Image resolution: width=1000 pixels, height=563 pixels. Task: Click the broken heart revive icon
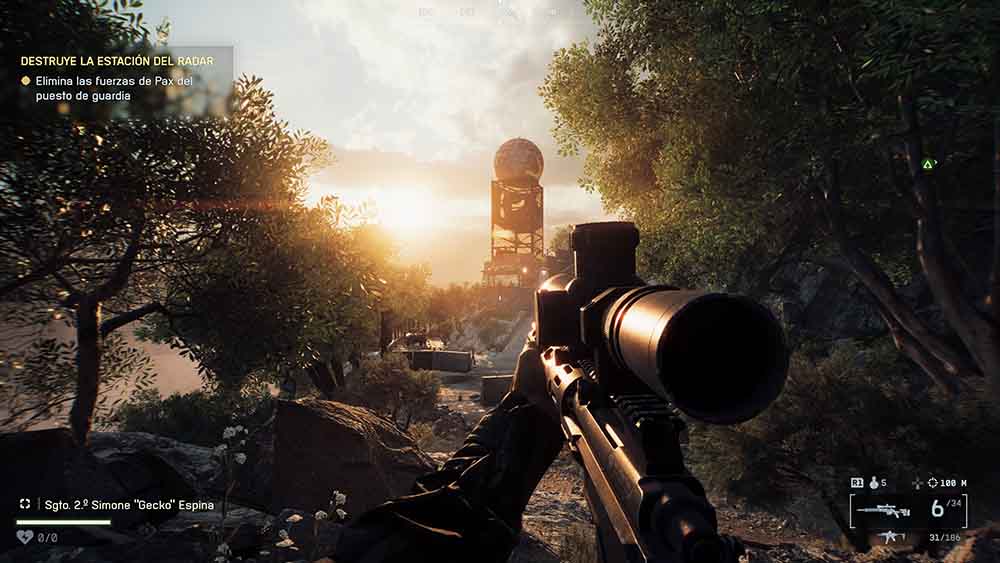[x=24, y=537]
